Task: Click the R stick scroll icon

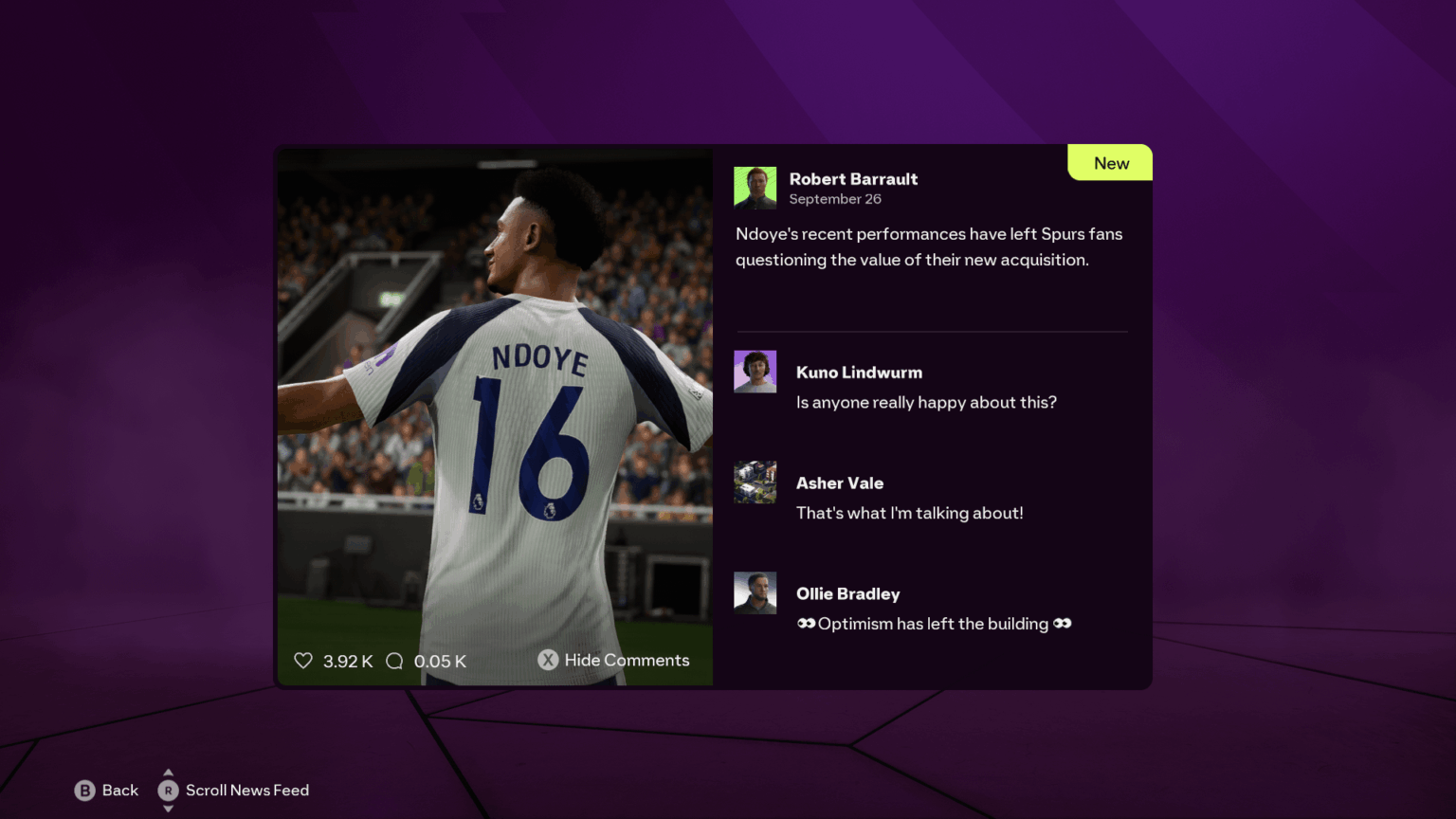Action: click(x=168, y=790)
